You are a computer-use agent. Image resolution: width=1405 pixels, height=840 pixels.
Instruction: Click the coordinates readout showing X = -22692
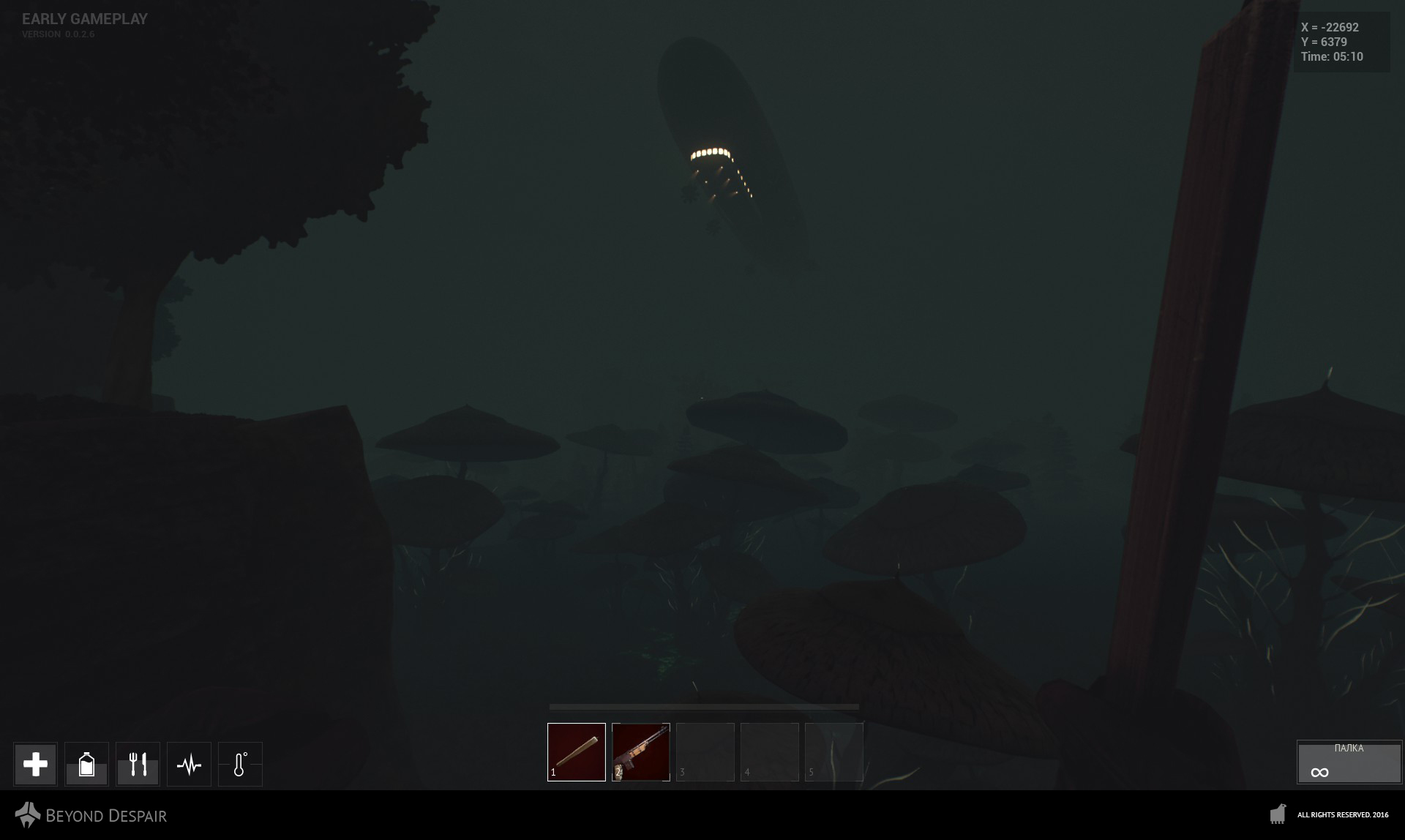[1329, 28]
